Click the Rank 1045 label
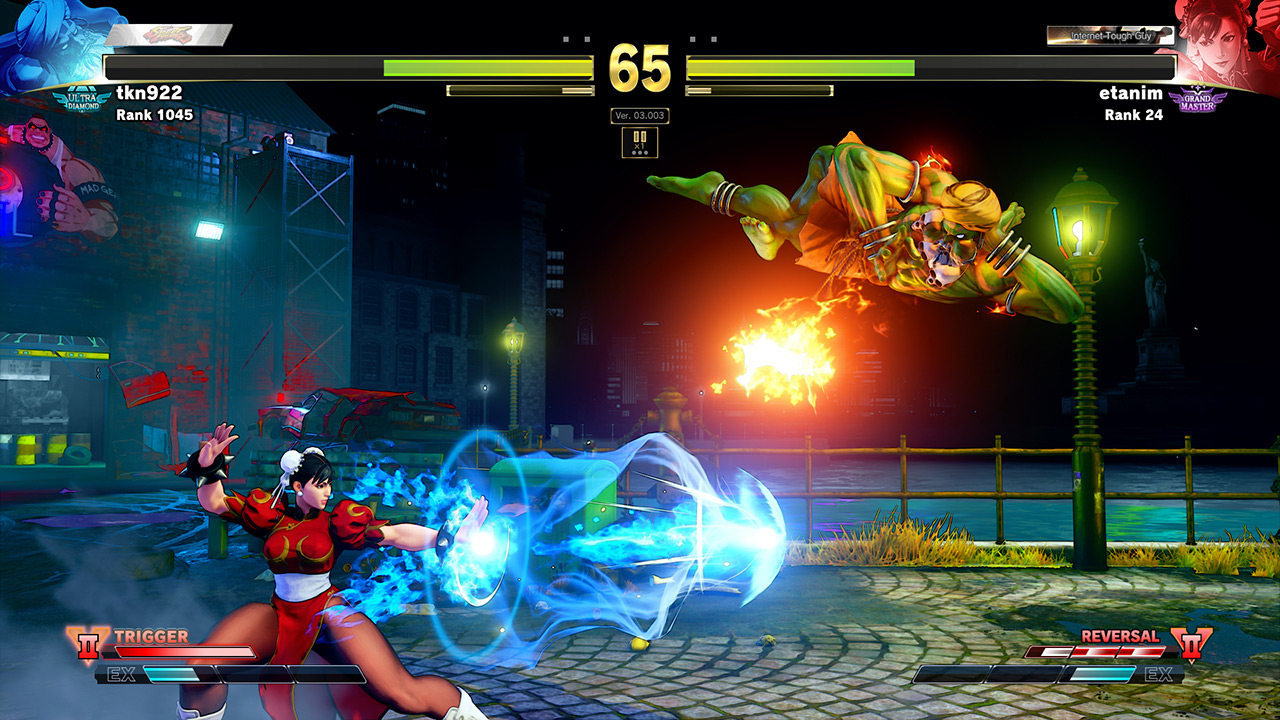The image size is (1280, 720). 155,115
